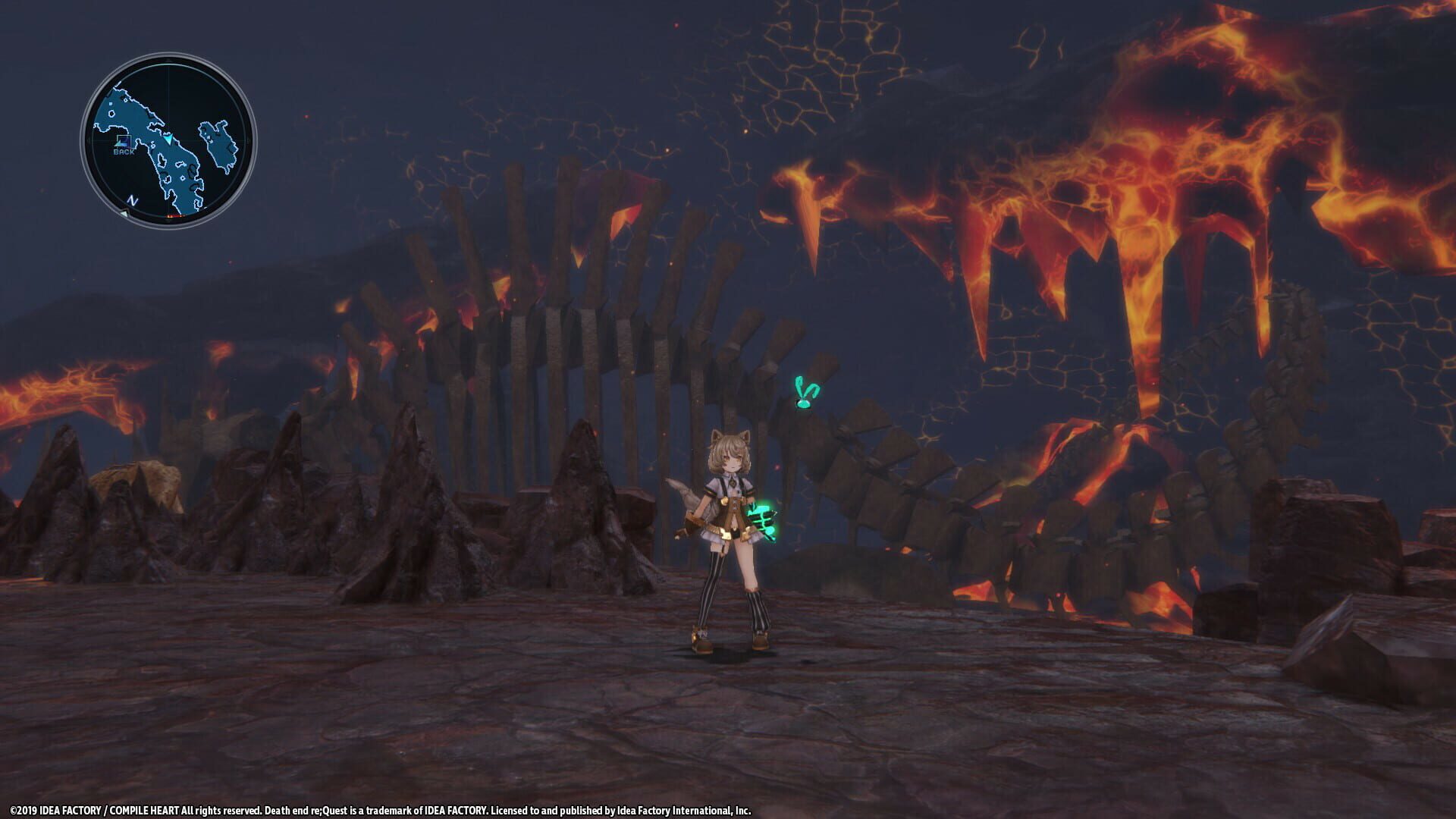Click the small triangle marker at minimap bottom edge
Viewport: 1456px width, 819px height.
coord(125,213)
